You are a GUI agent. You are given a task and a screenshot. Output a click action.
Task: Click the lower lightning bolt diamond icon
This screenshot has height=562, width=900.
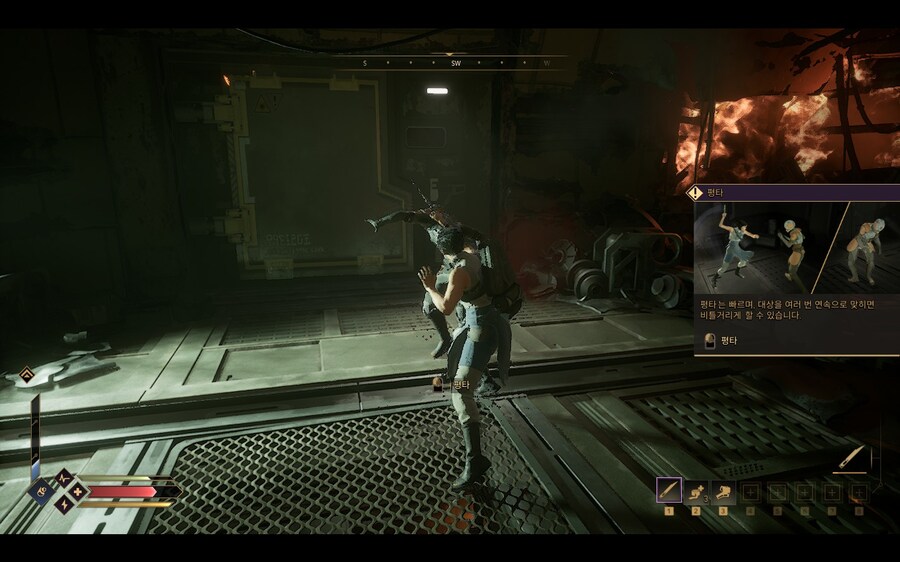(x=64, y=505)
